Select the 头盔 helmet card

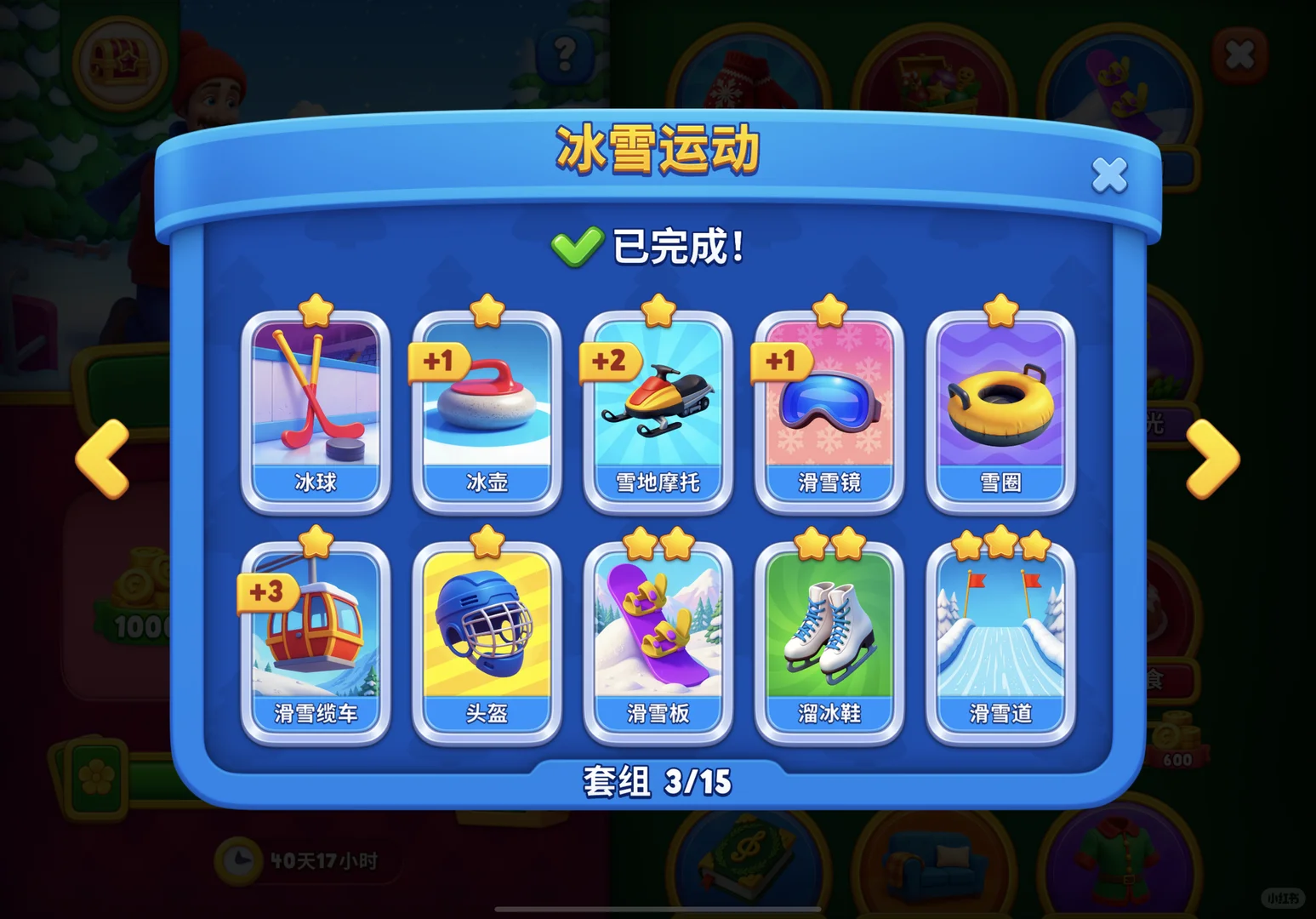[x=487, y=638]
